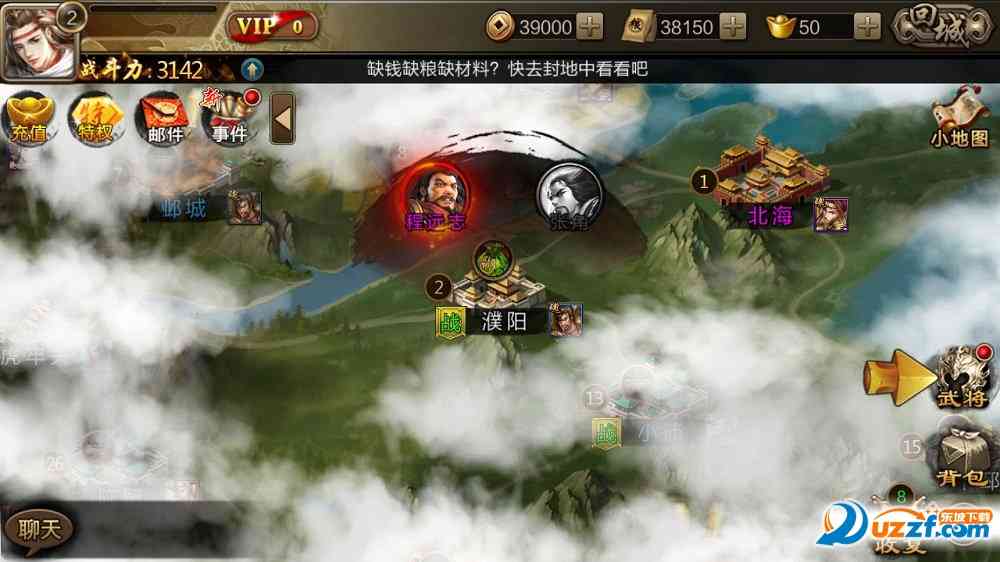1000x562 pixels.
Task: Add more copper coins with plus button
Action: coord(590,27)
